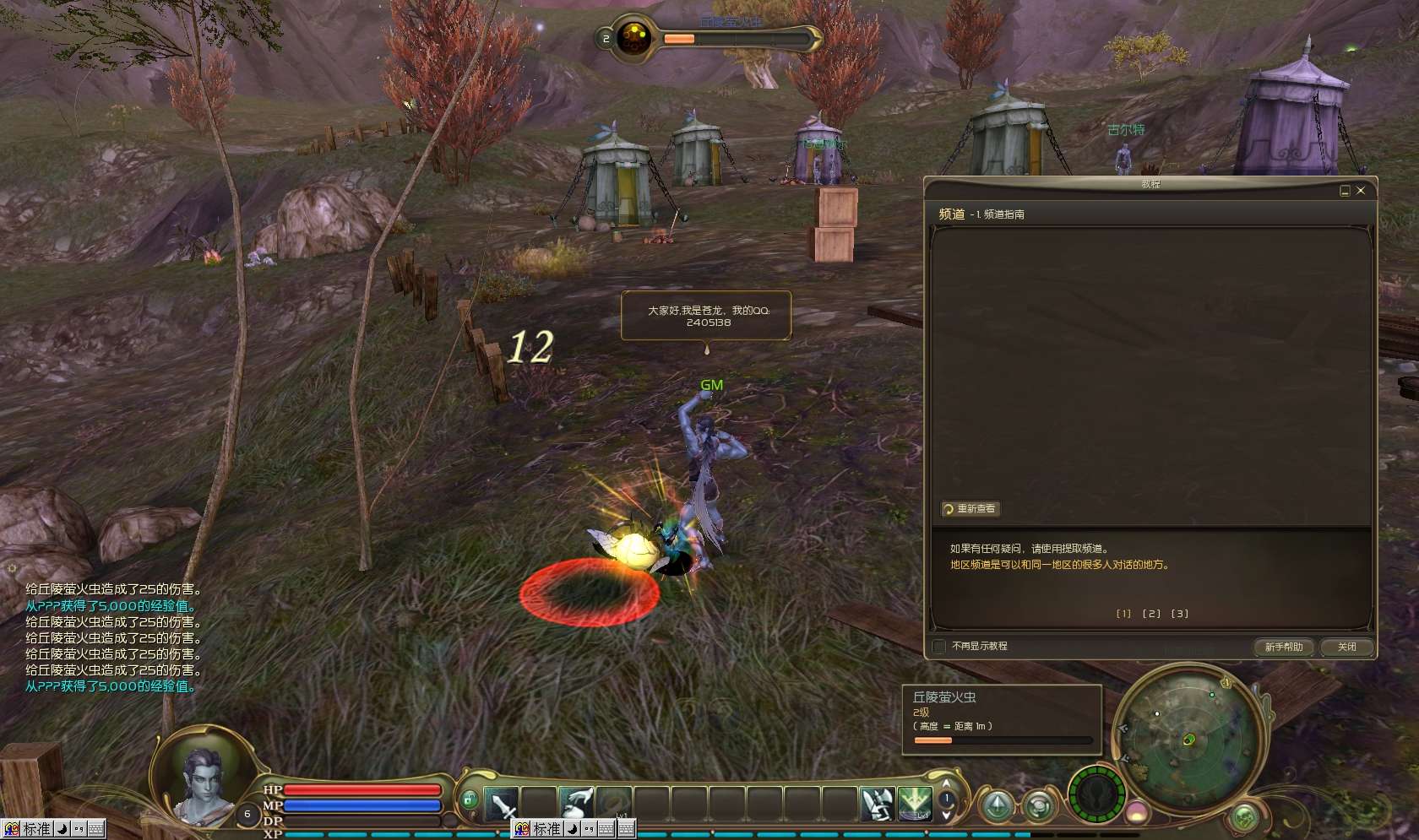This screenshot has width=1419, height=840.
Task: Use the green arrows Lv1 skill
Action: coord(915,803)
